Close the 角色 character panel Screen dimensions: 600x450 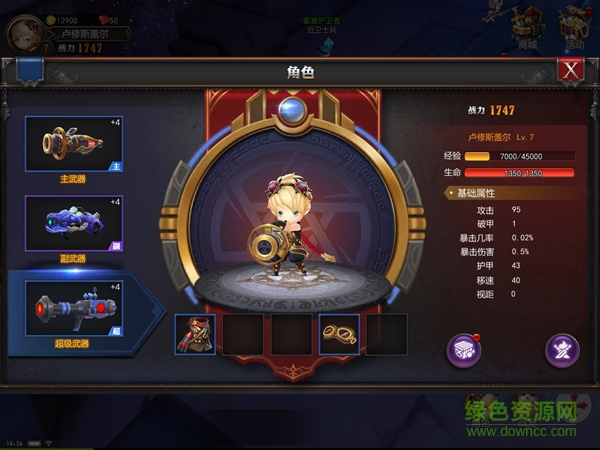pyautogui.click(x=571, y=70)
